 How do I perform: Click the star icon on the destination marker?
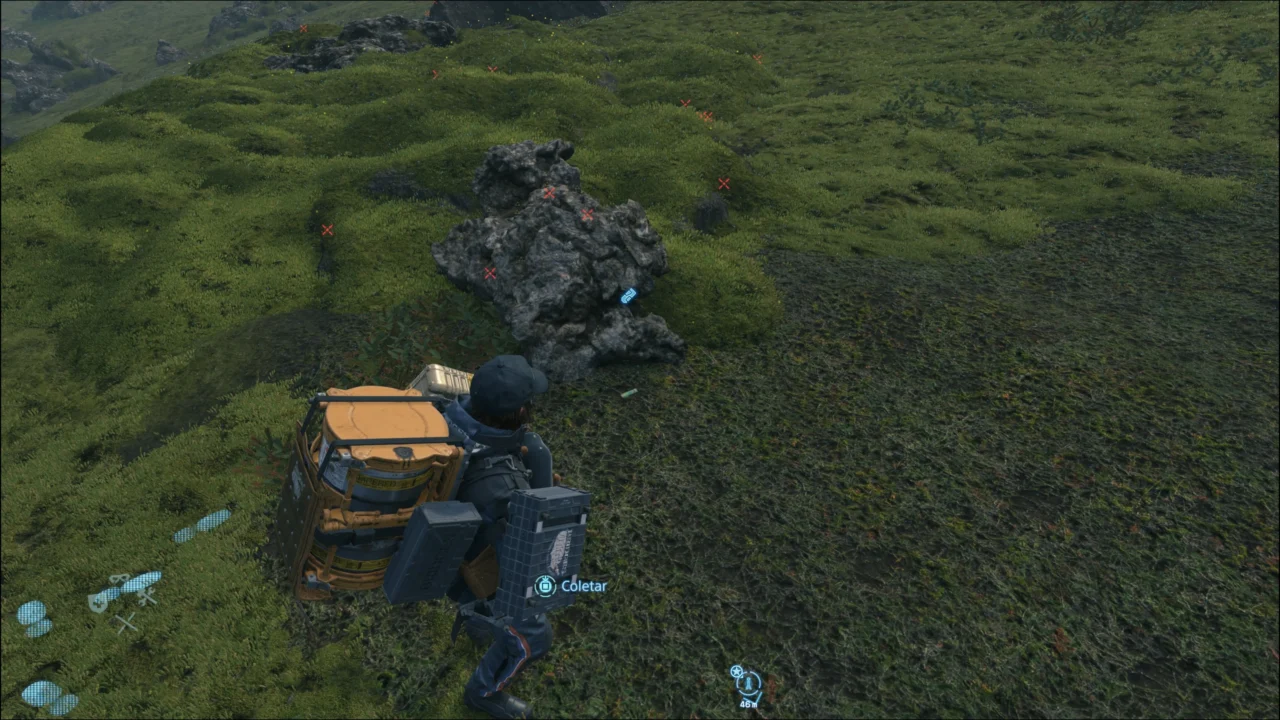736,671
